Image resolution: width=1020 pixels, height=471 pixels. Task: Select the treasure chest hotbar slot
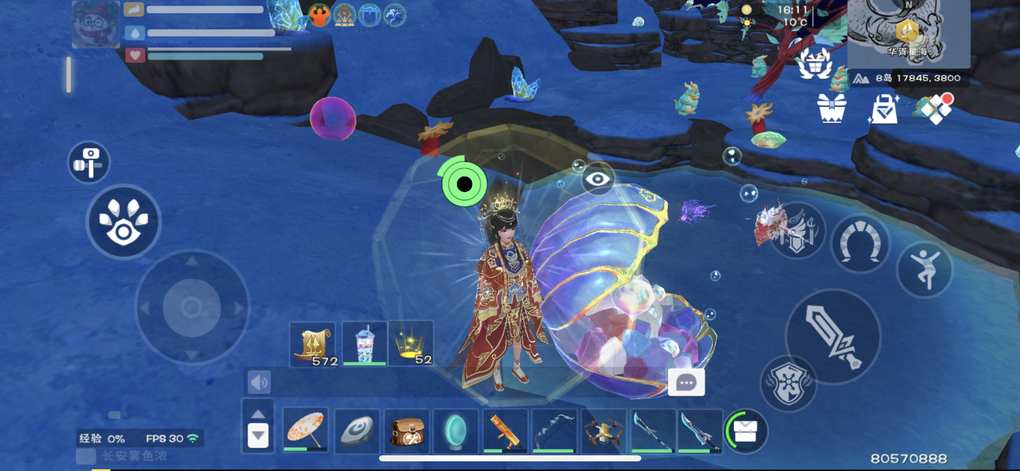pyautogui.click(x=406, y=430)
